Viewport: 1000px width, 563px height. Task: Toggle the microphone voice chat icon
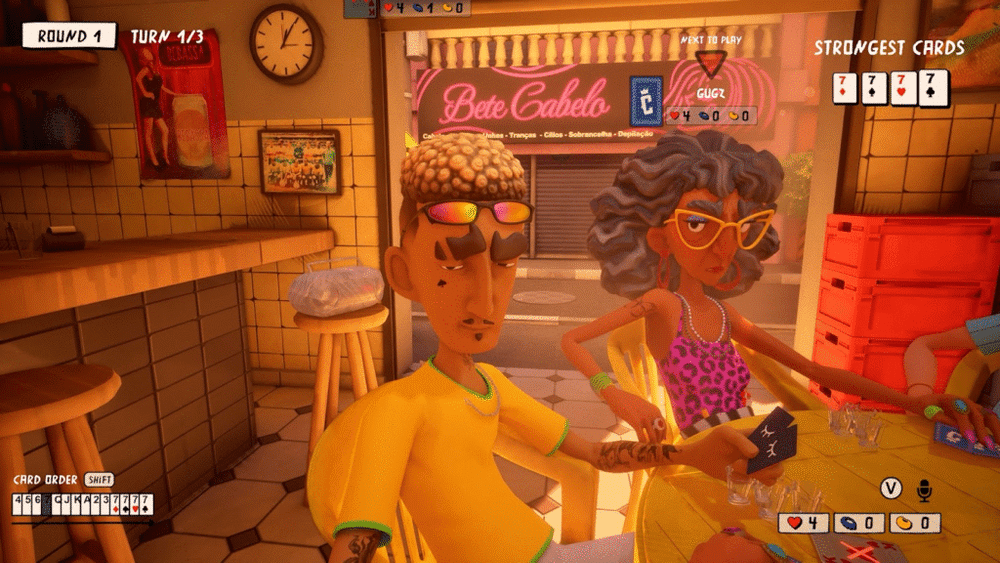point(924,489)
